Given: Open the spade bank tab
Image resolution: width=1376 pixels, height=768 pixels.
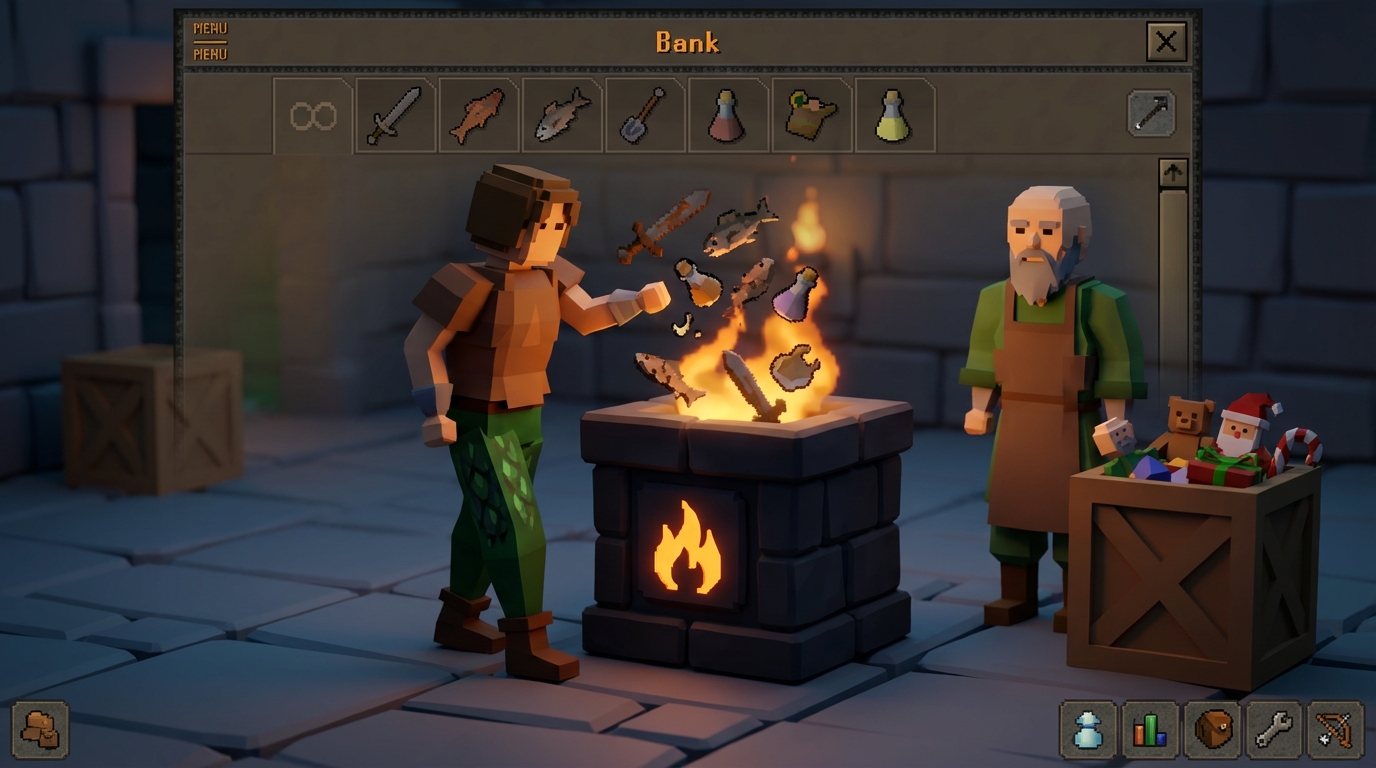Looking at the screenshot, I should [645, 113].
